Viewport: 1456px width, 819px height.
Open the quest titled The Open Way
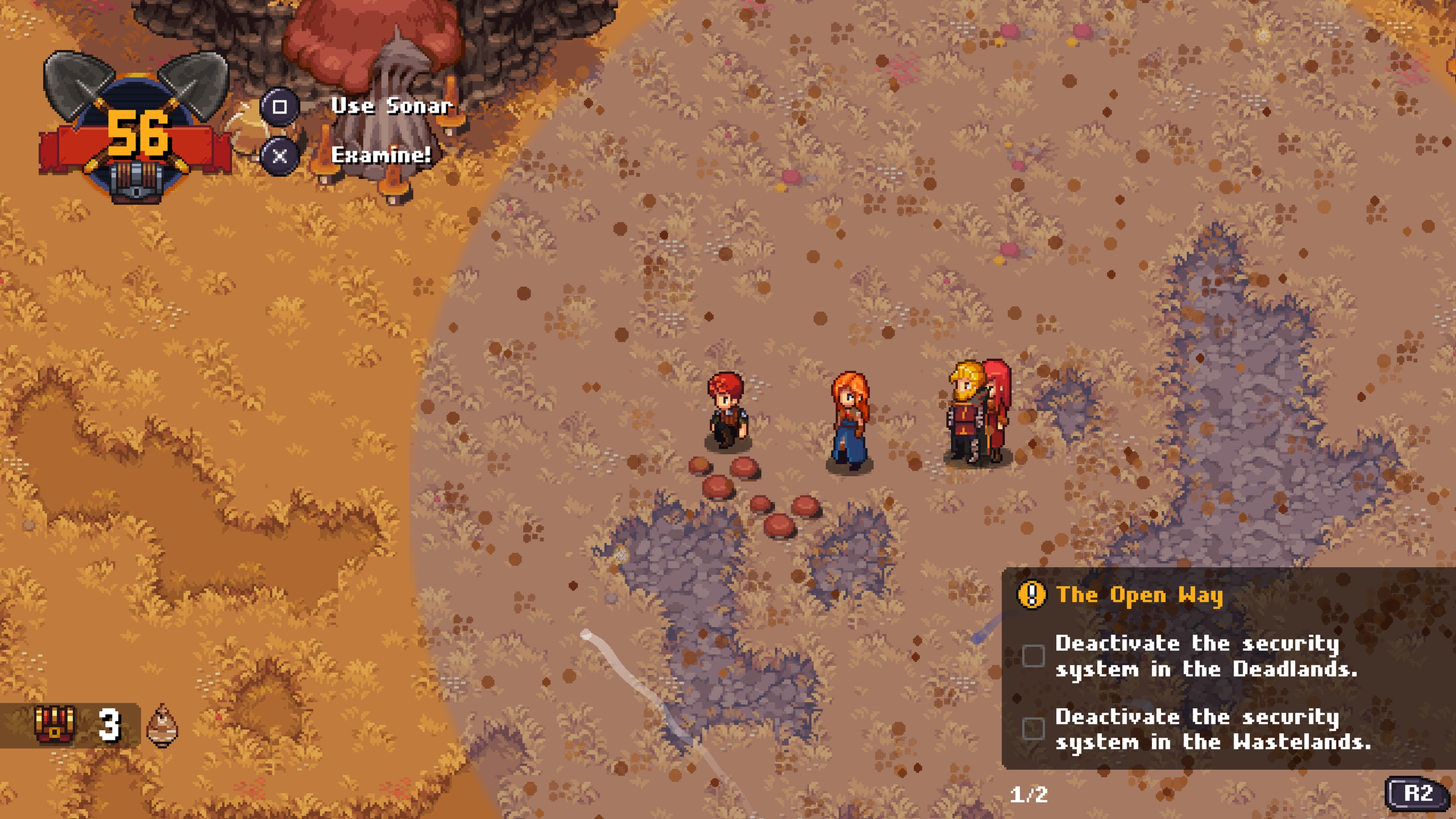coord(1138,595)
